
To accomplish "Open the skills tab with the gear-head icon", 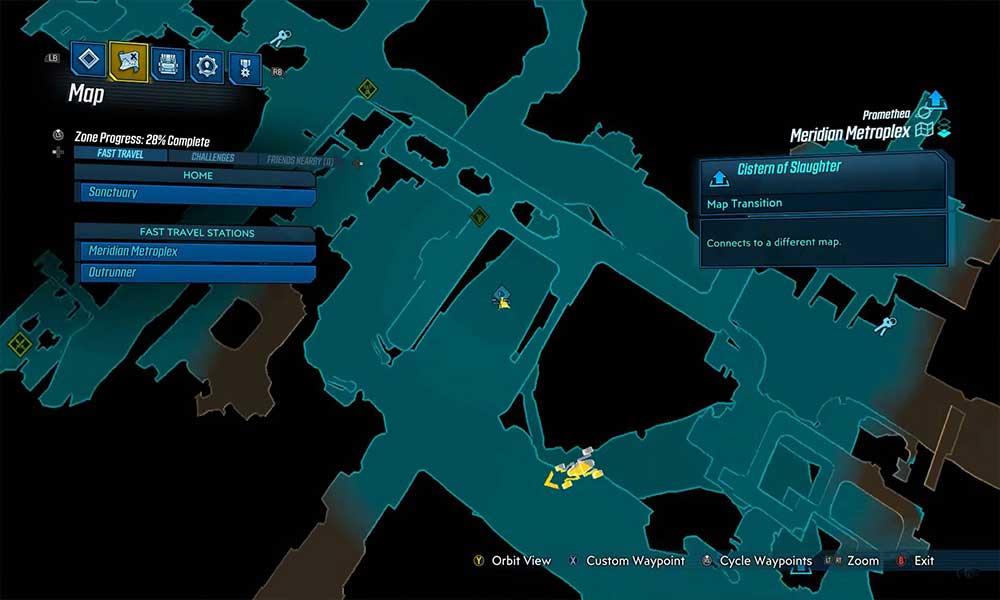I will [x=206, y=66].
